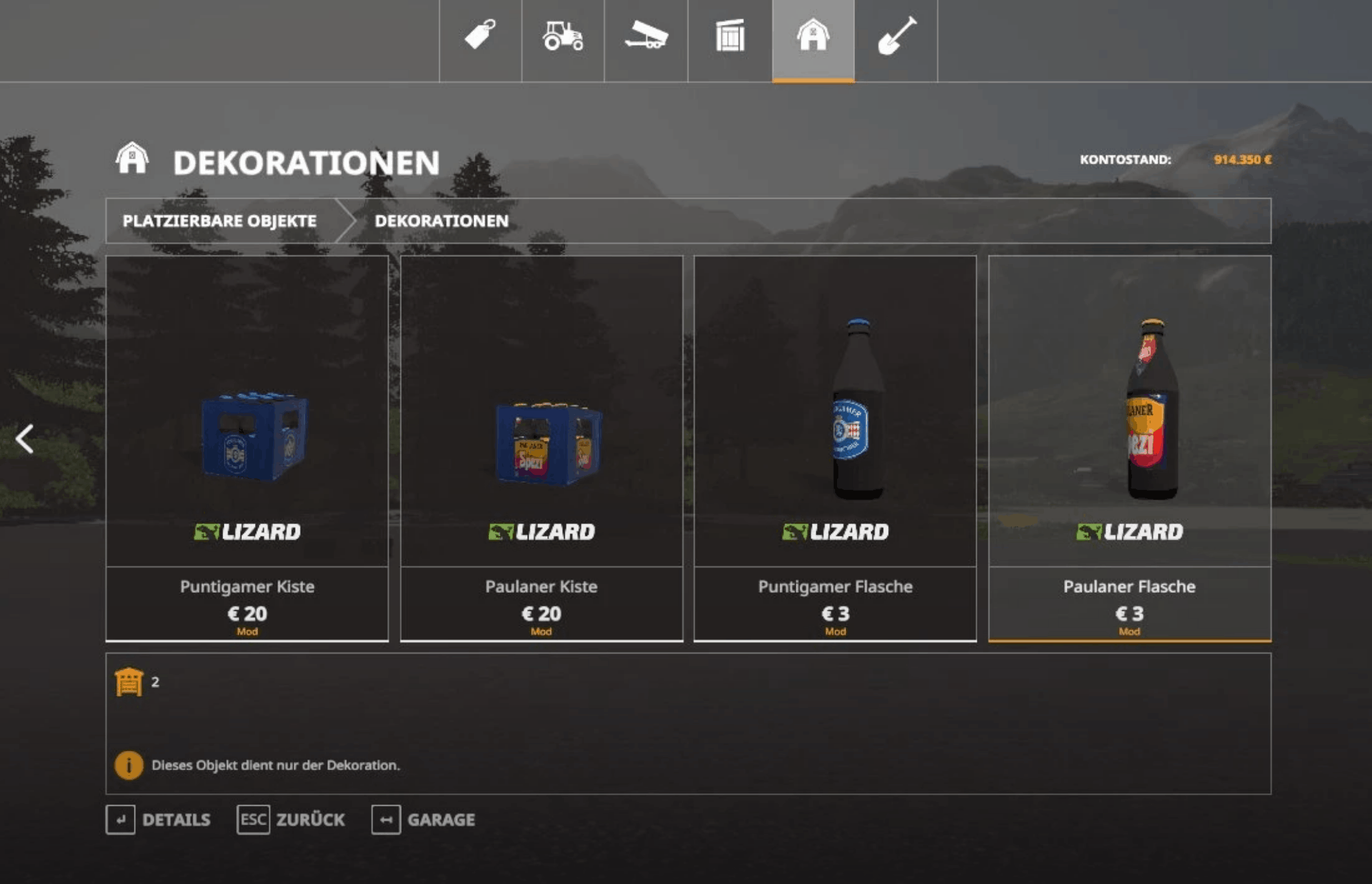Choose the Paulaner Kiste item
Image resolution: width=1372 pixels, height=884 pixels.
[541, 447]
